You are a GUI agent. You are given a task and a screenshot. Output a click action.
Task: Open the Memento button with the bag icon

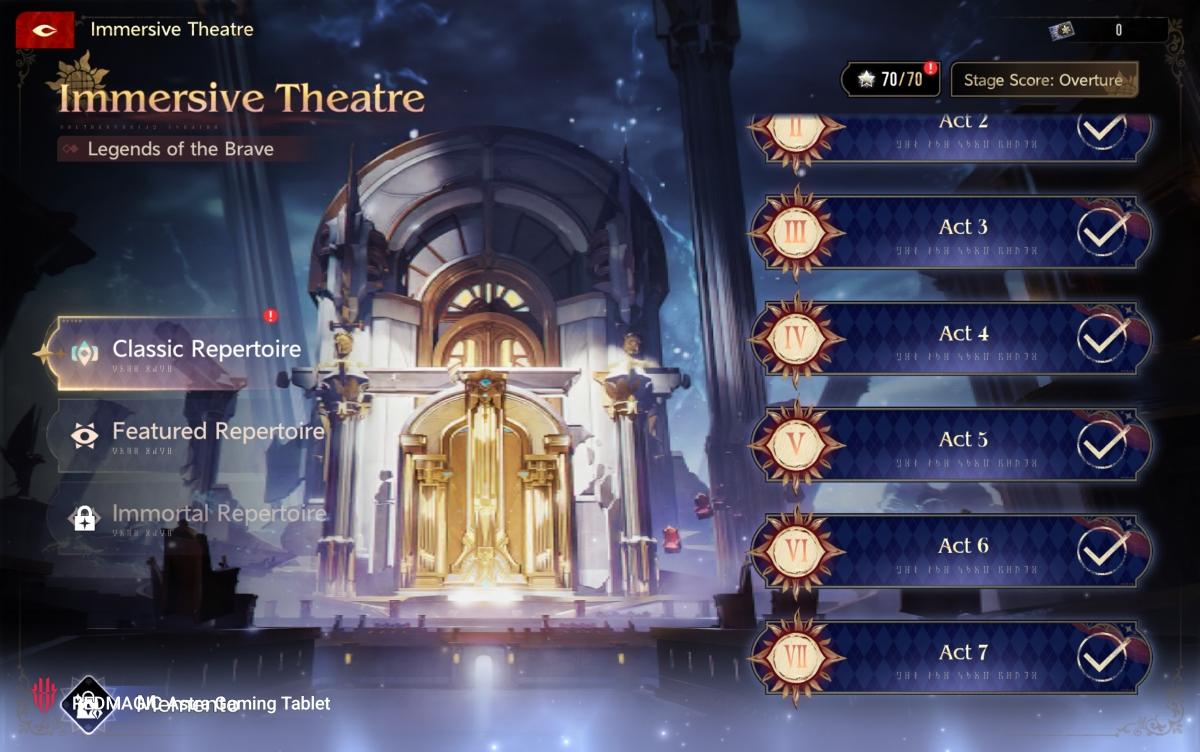point(150,703)
